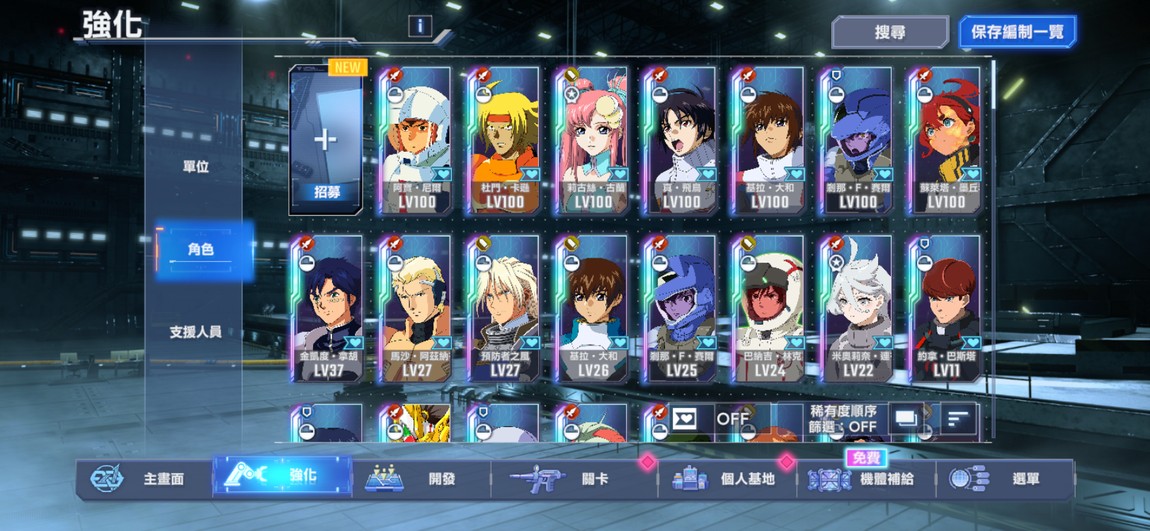Screen dimensions: 1150x531
Task: Click the info "i" icon
Action: [420, 26]
